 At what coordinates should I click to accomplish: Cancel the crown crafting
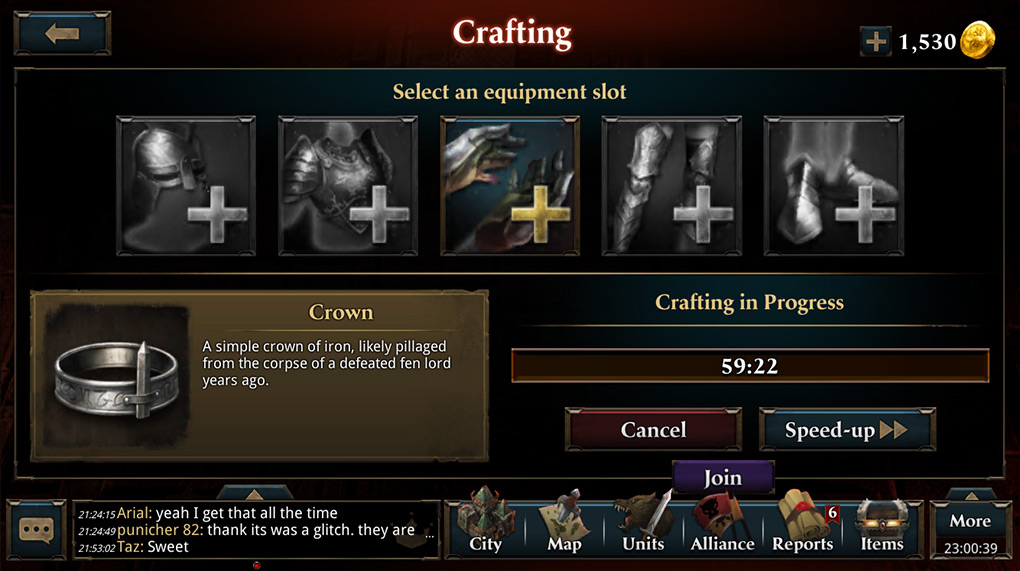point(653,430)
